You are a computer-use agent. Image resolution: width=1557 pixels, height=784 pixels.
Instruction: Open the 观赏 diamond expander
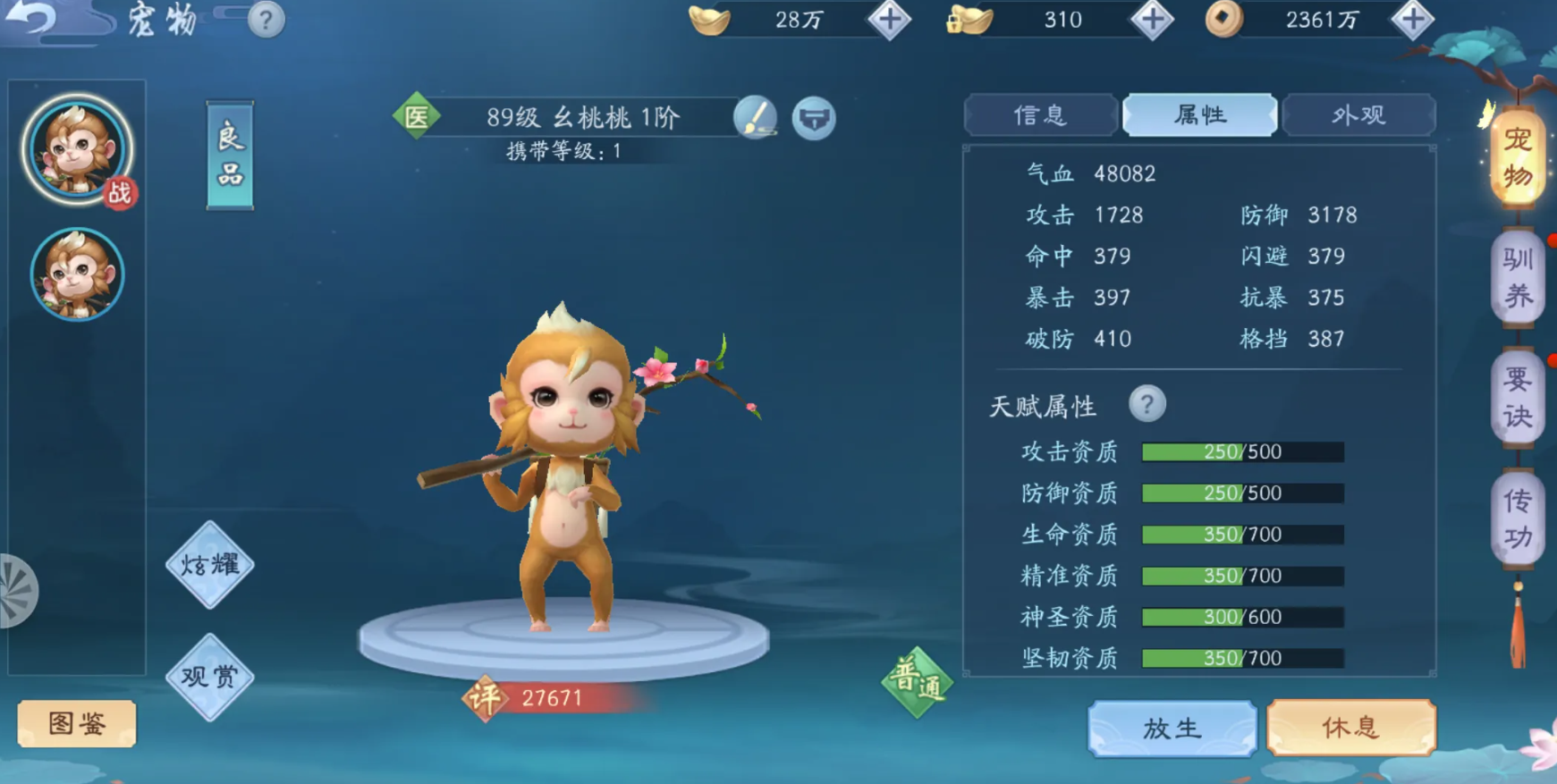pos(208,678)
